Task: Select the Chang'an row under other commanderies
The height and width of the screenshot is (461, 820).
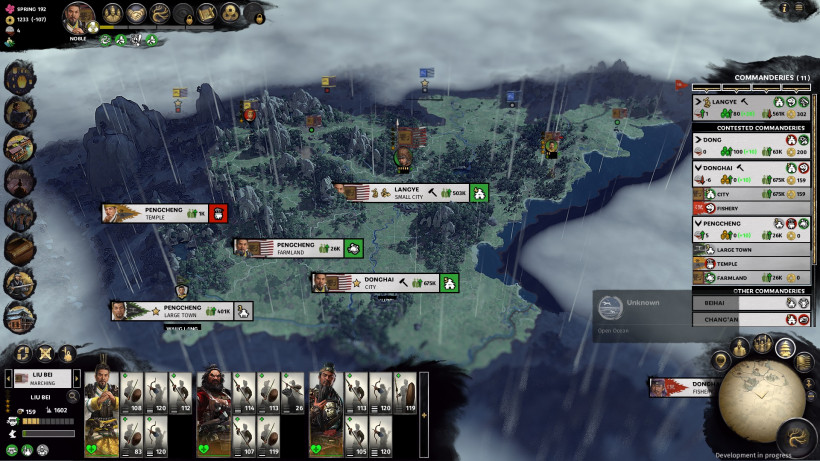Action: 740,320
